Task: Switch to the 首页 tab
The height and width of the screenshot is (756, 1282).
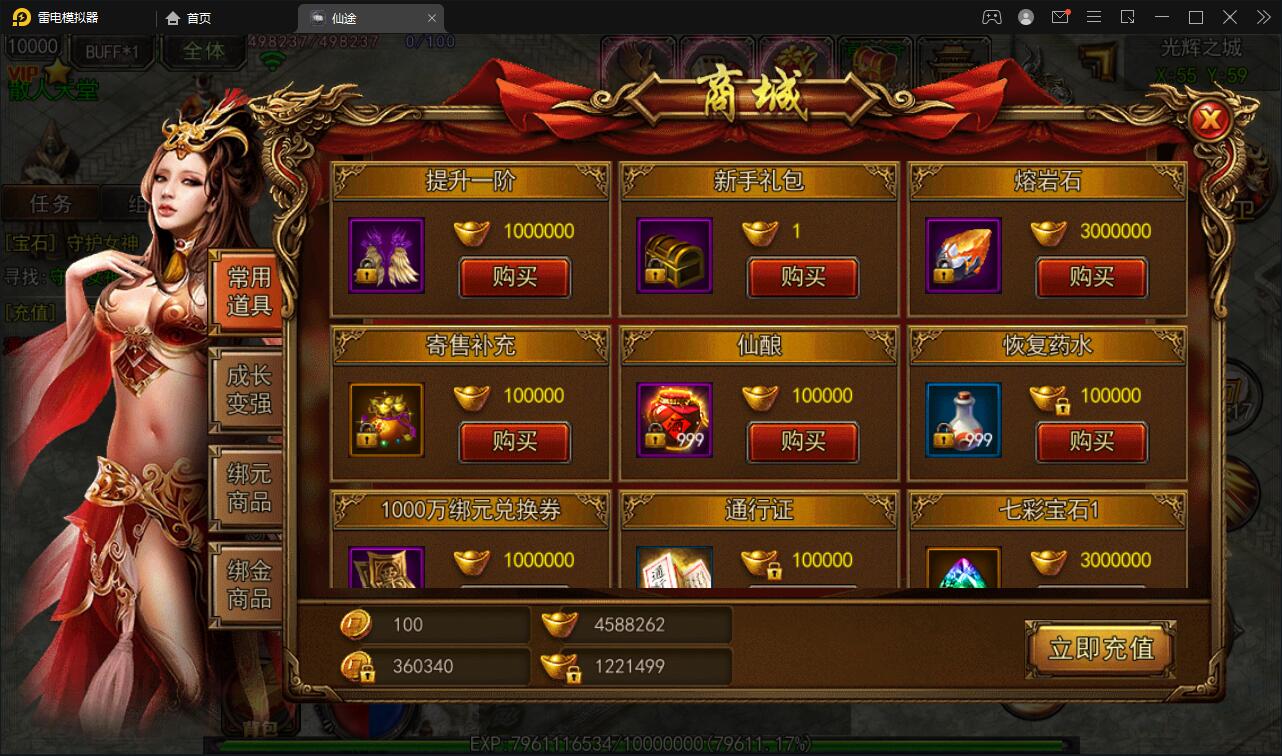Action: [x=186, y=17]
